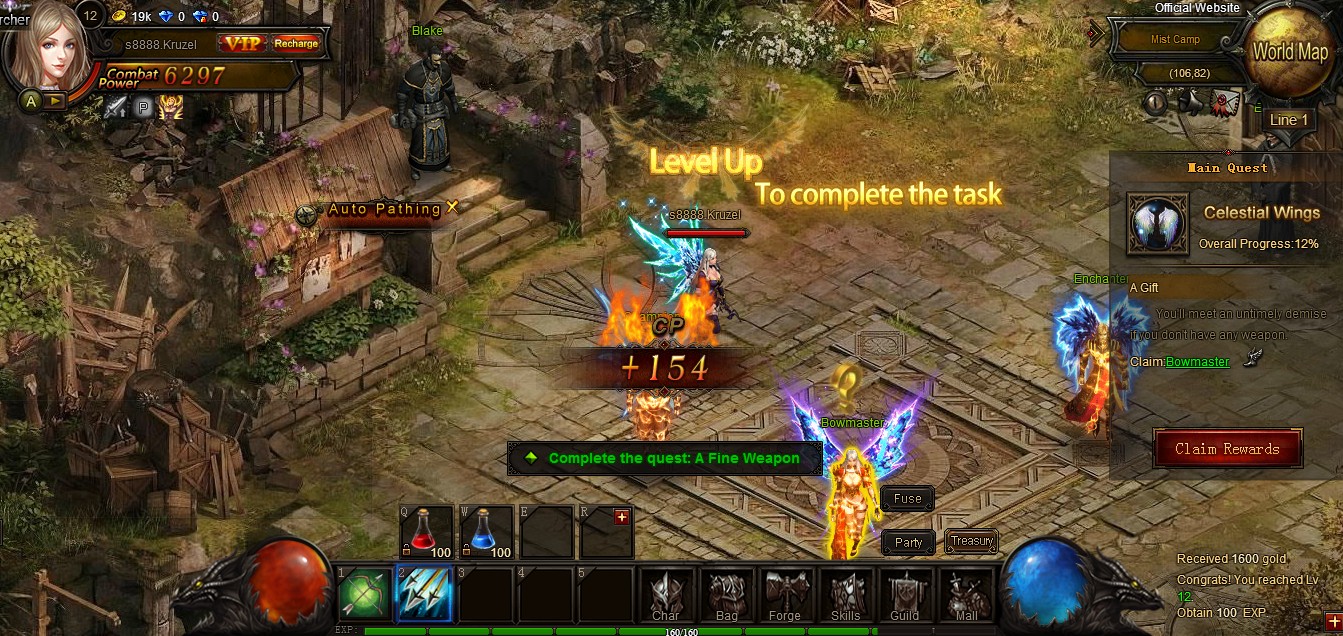Open the VIP panel
Viewport: 1343px width, 636px height.
pos(241,43)
